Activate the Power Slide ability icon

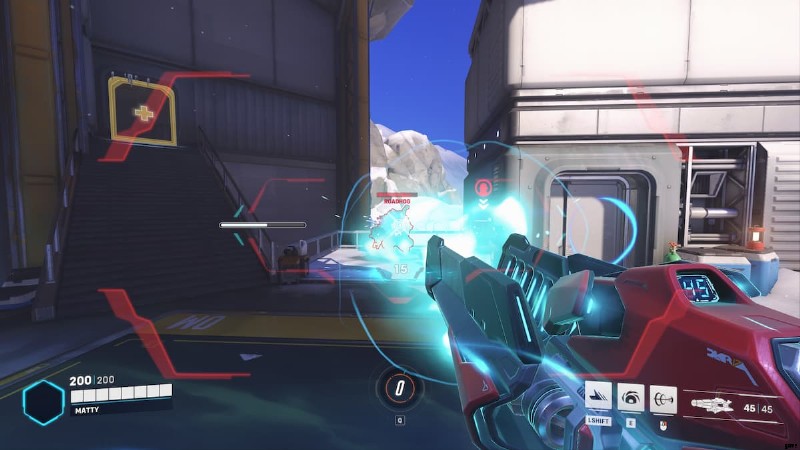(x=598, y=396)
